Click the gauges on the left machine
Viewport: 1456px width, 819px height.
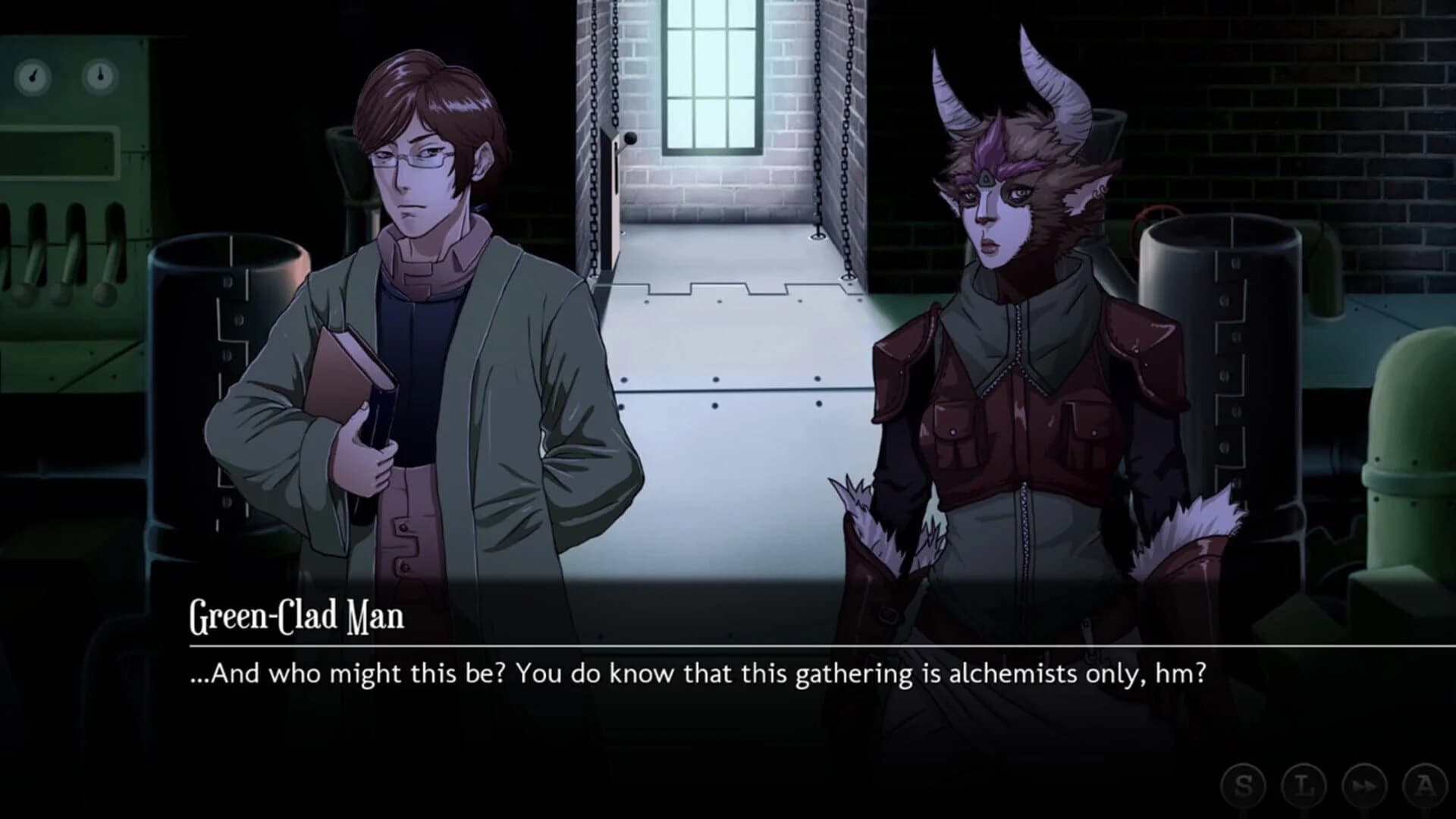click(x=67, y=76)
